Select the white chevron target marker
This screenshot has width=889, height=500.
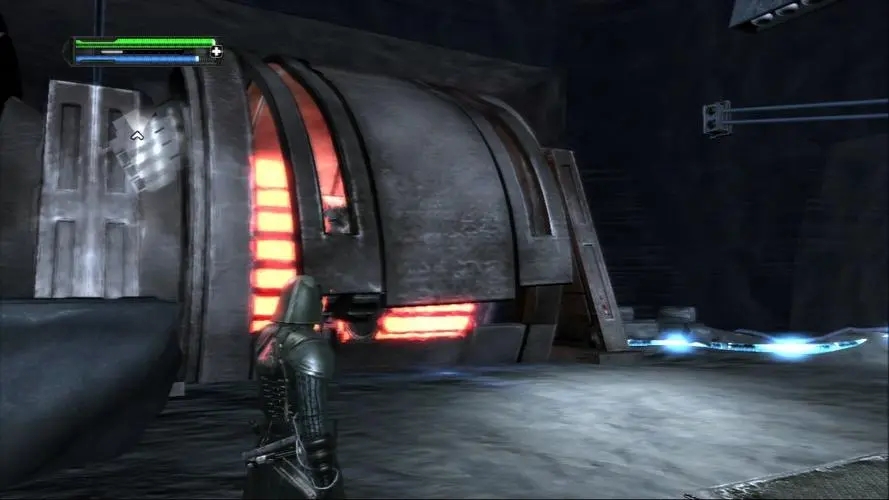coord(137,135)
